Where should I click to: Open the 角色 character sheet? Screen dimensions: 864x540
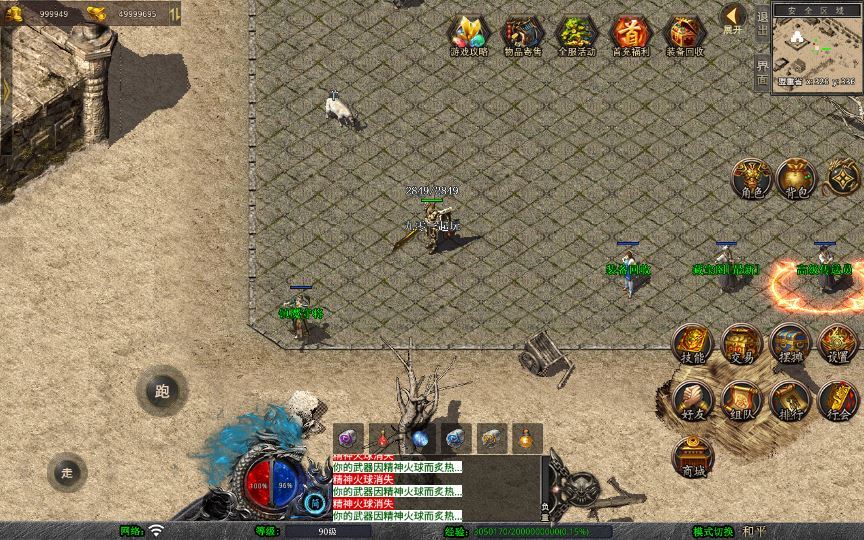750,178
